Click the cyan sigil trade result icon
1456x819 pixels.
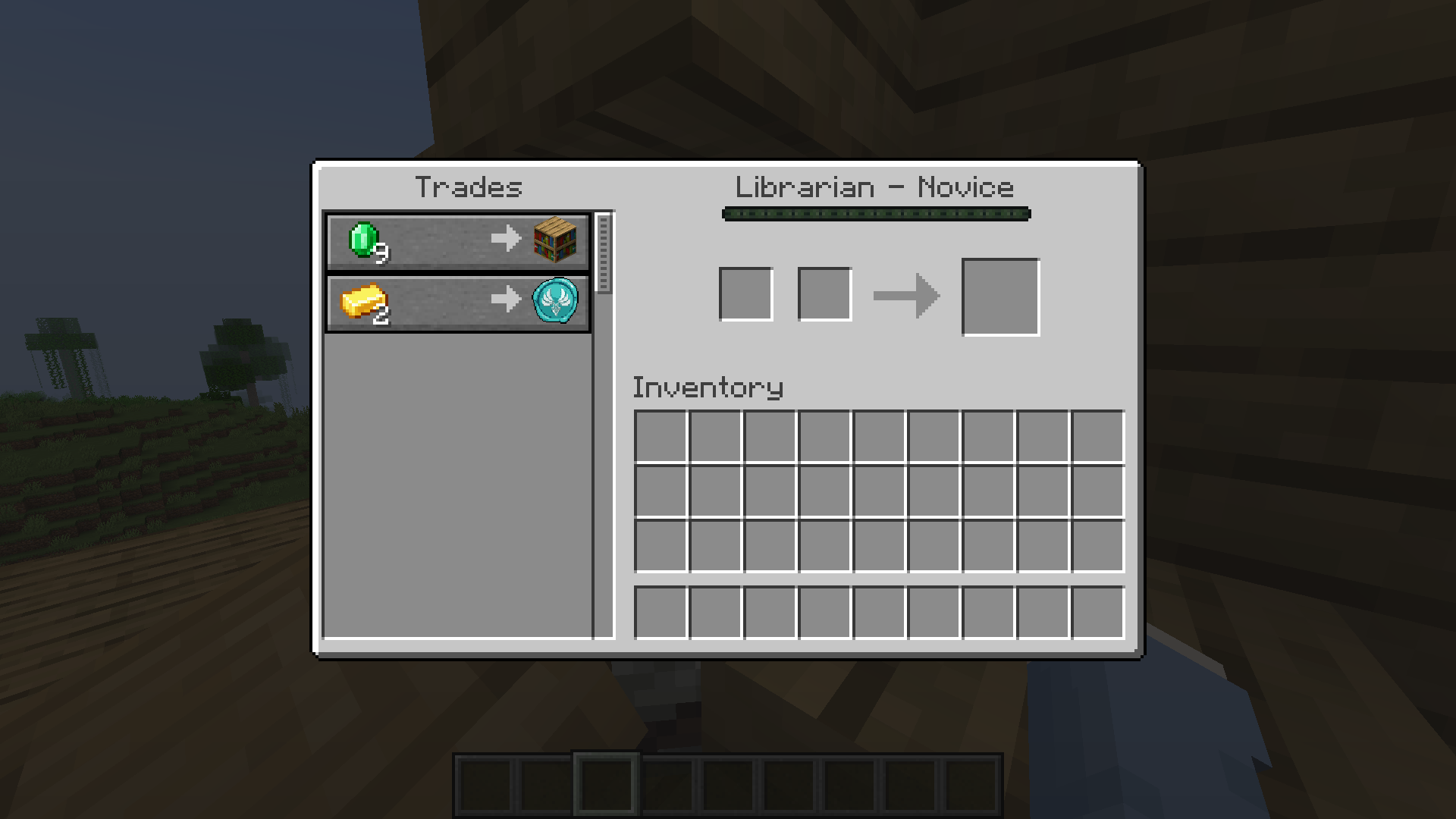(x=556, y=301)
